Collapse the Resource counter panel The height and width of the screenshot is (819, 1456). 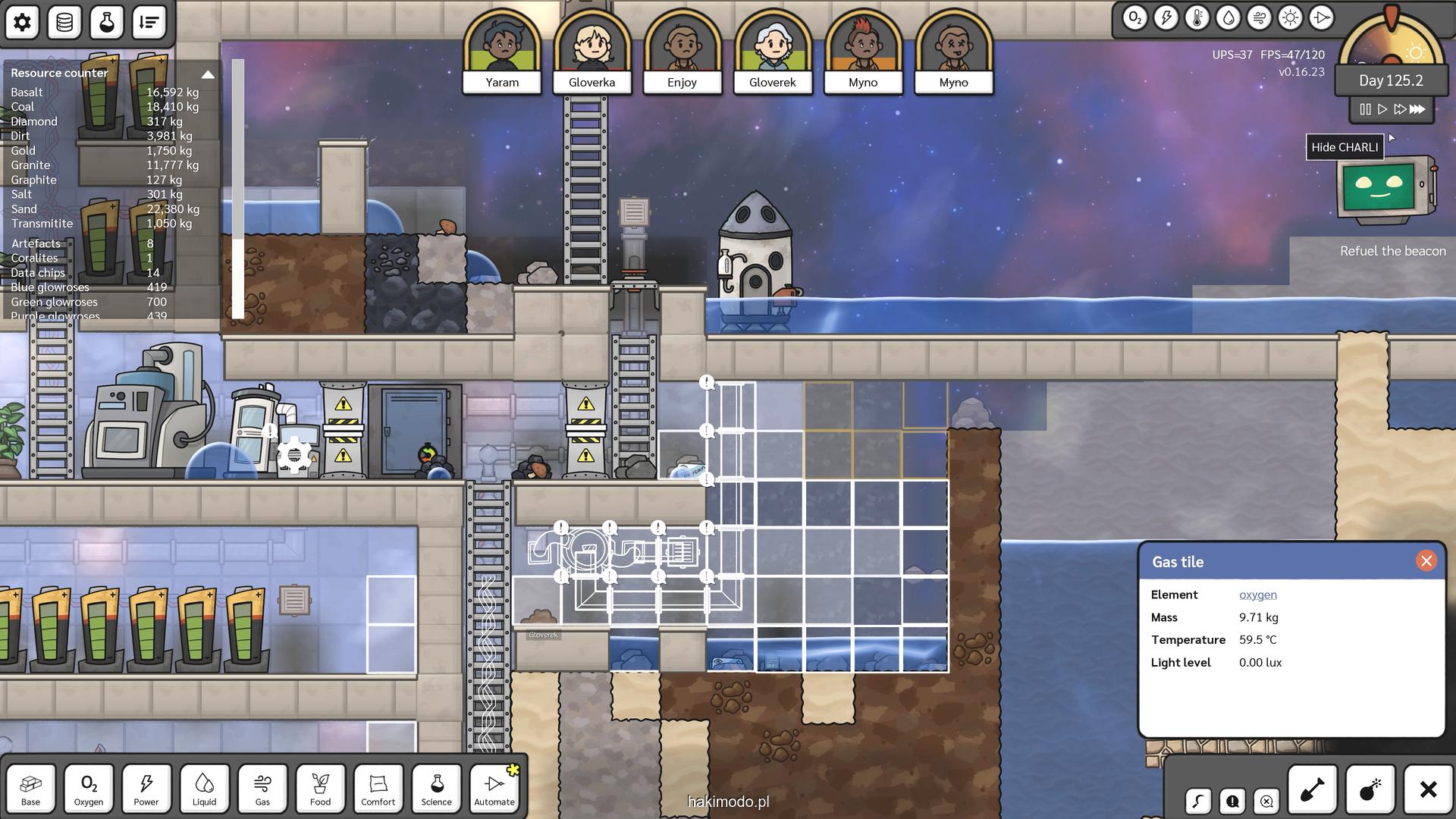[x=208, y=74]
